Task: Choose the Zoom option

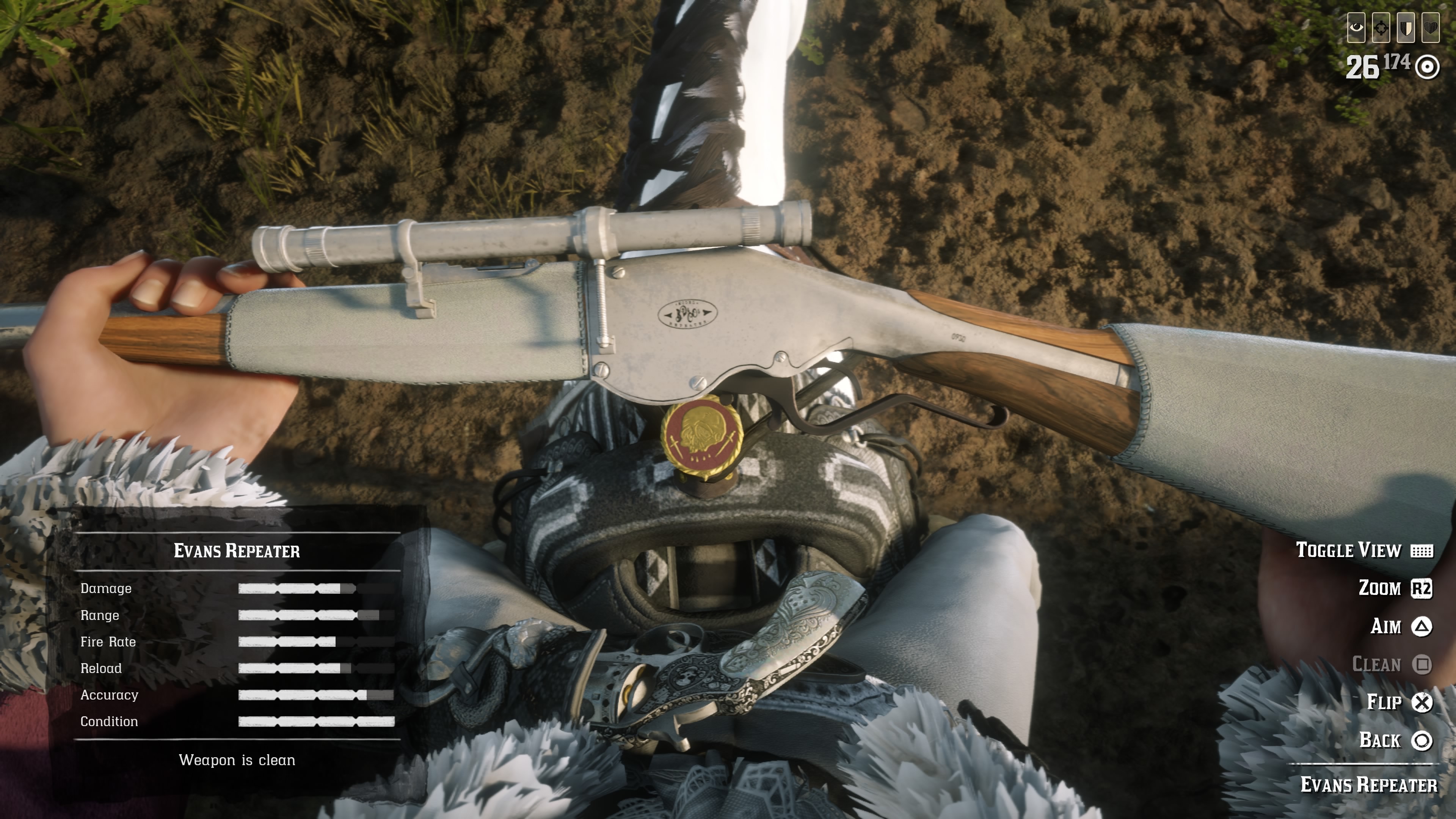Action: coord(1395,588)
